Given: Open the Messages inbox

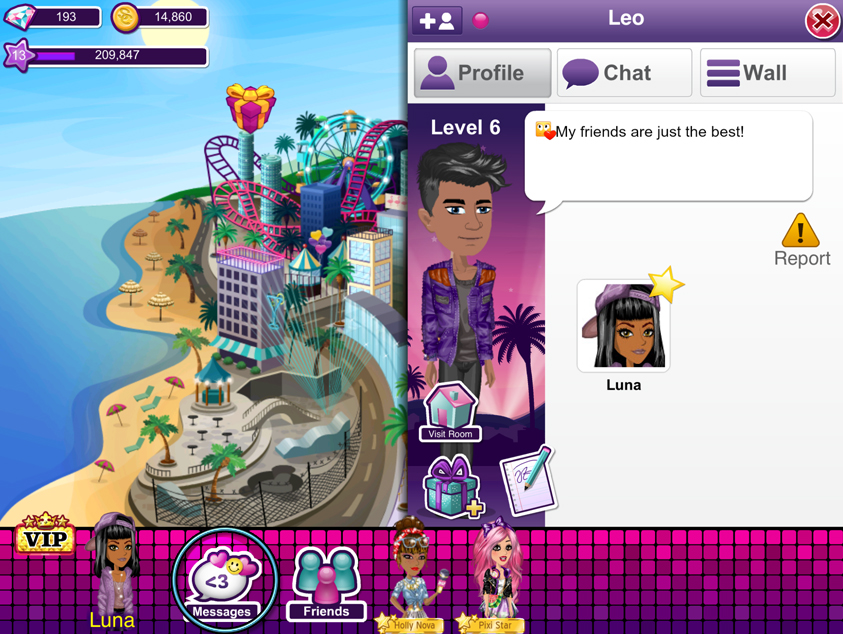Looking at the screenshot, I should click(222, 579).
